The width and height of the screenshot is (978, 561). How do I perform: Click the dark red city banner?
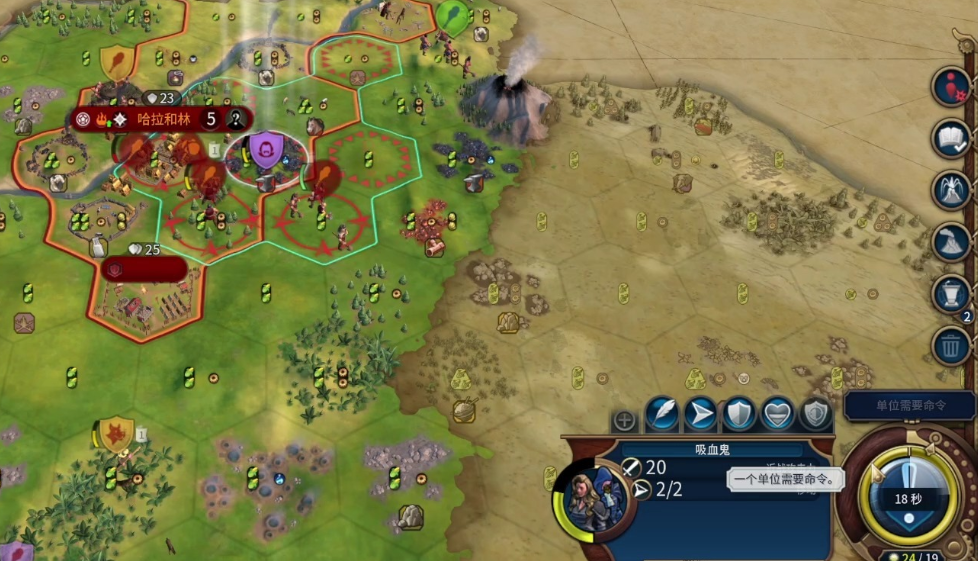pos(143,269)
